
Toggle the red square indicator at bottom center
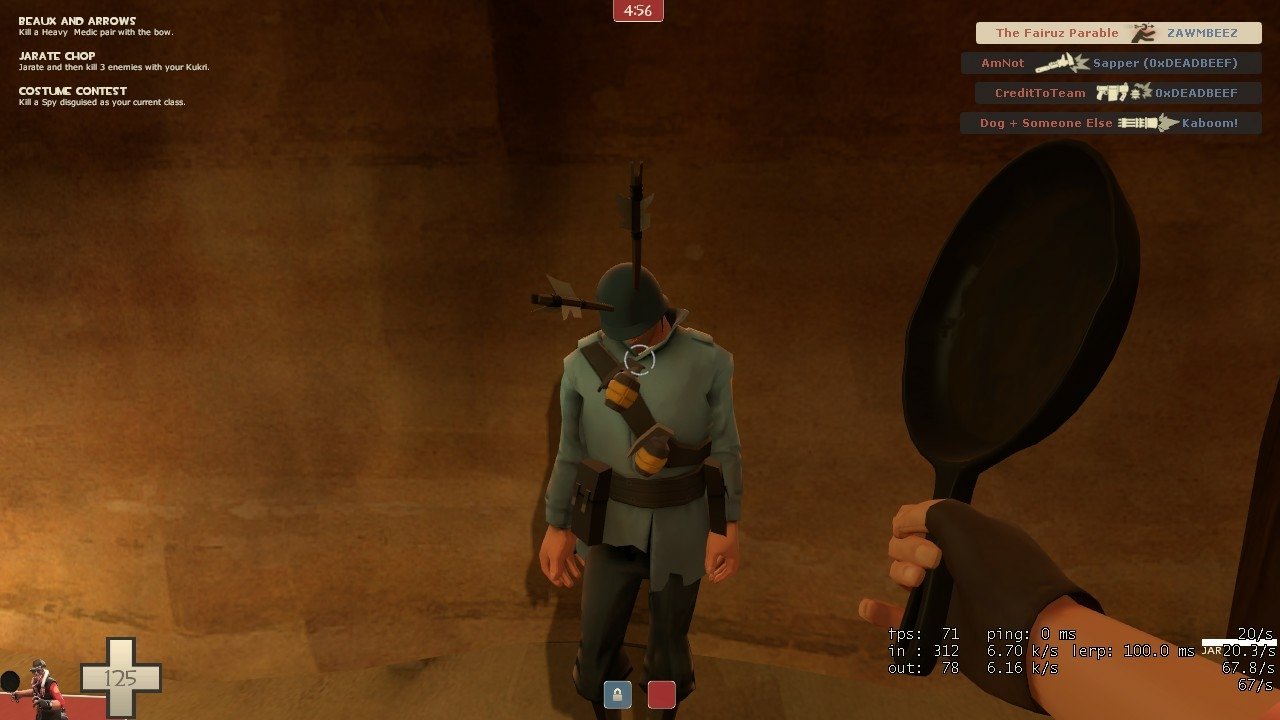pyautogui.click(x=661, y=693)
